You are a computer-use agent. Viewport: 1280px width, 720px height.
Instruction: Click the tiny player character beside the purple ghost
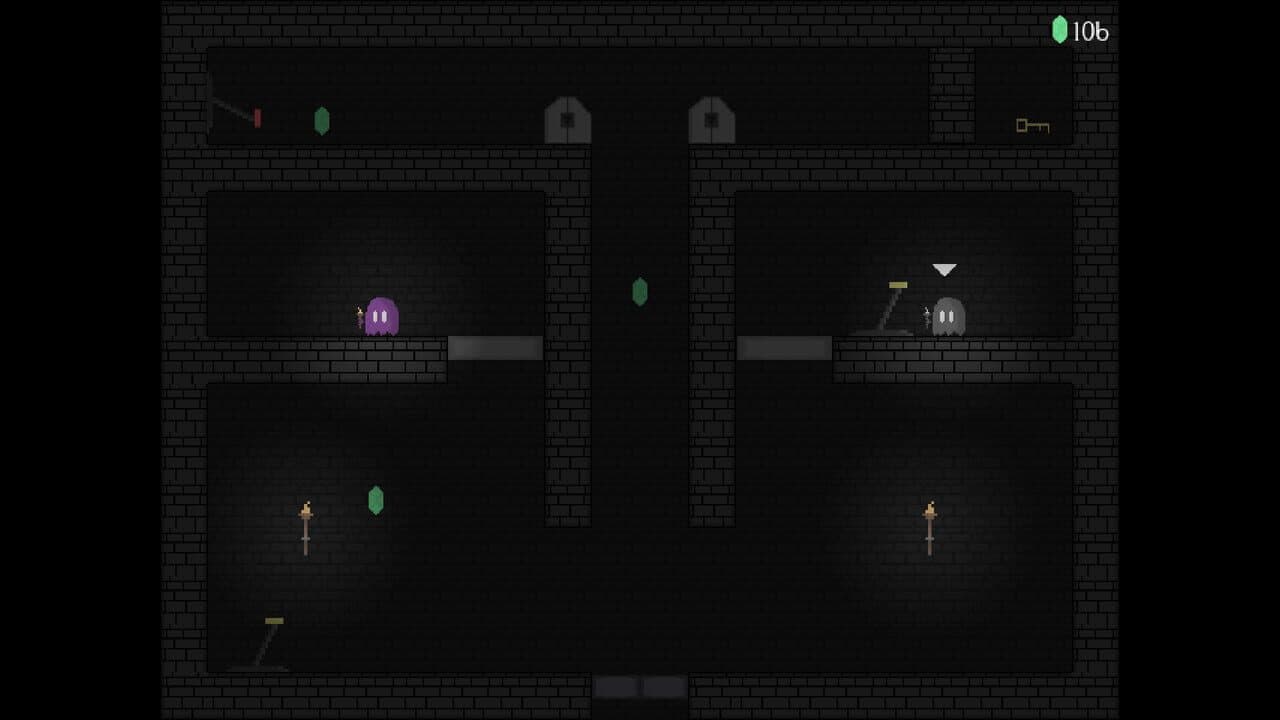click(360, 318)
